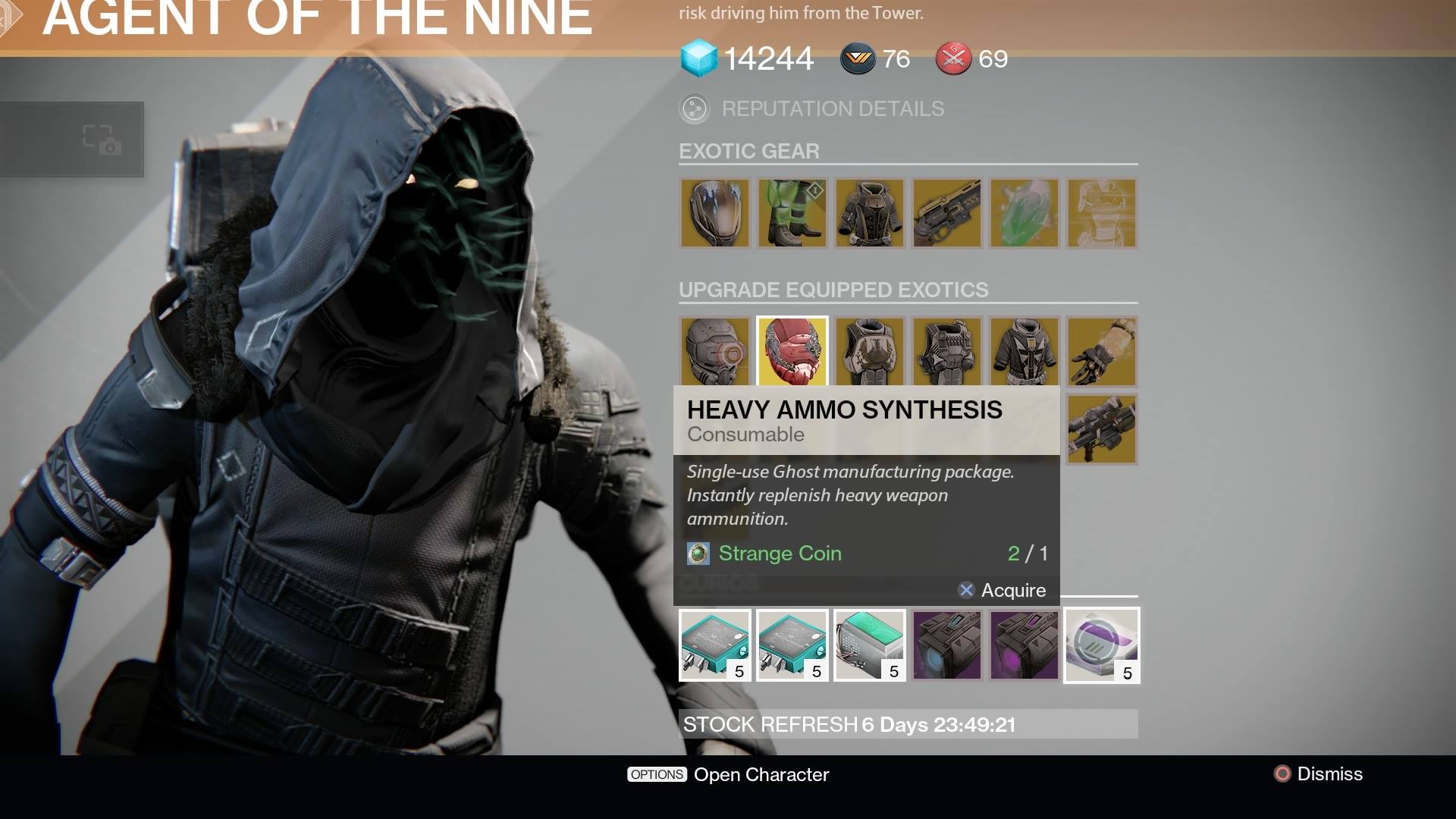The width and height of the screenshot is (1456, 819).
Task: Check the Glimmer total at the top
Action: click(767, 58)
